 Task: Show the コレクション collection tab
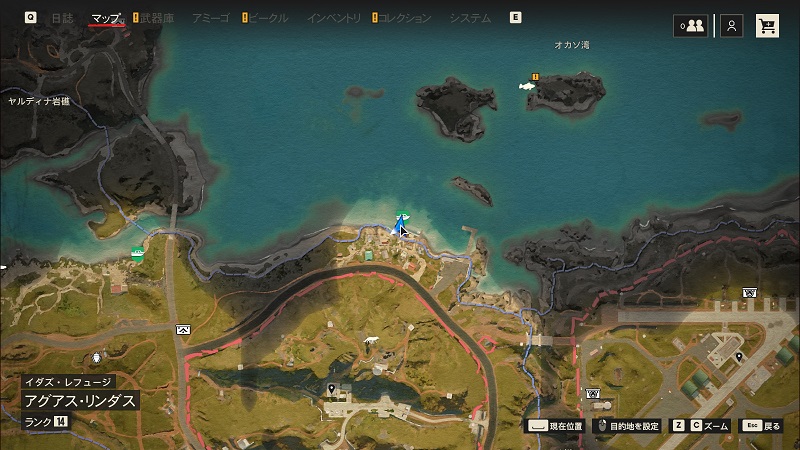[405, 18]
